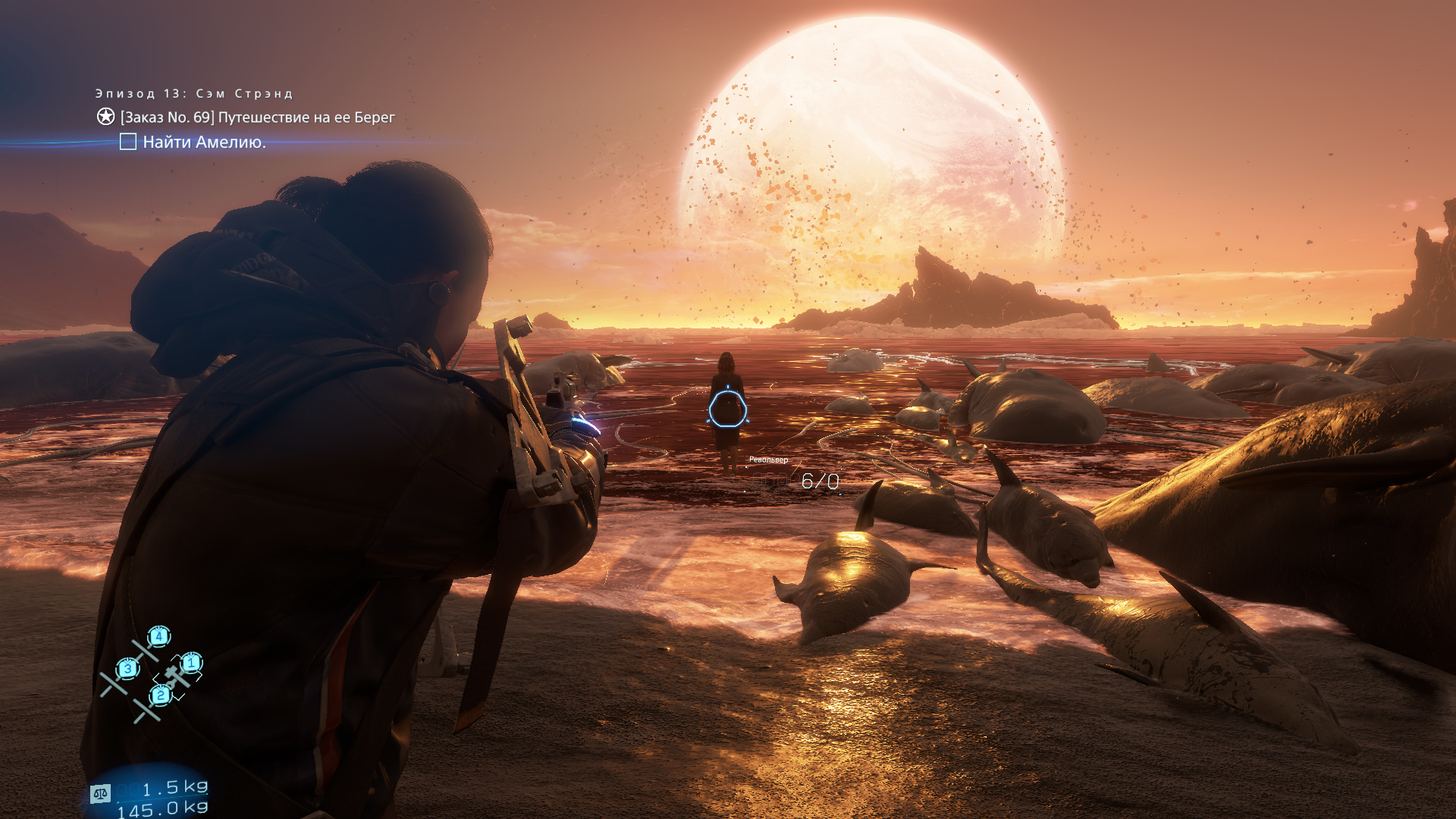Select the Order No. 69 tracker entry

(257, 118)
